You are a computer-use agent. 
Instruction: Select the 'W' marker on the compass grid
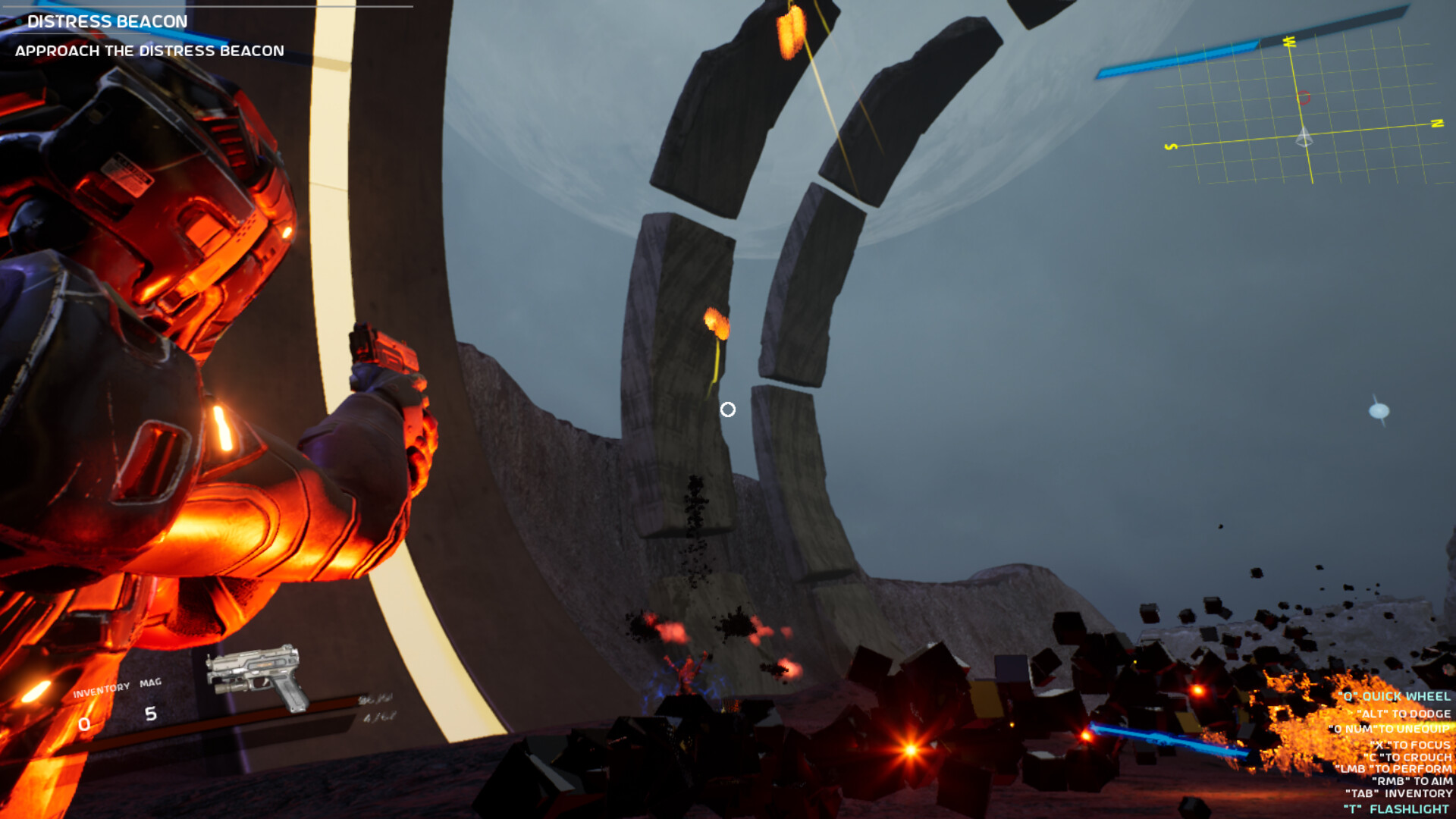click(x=1289, y=42)
